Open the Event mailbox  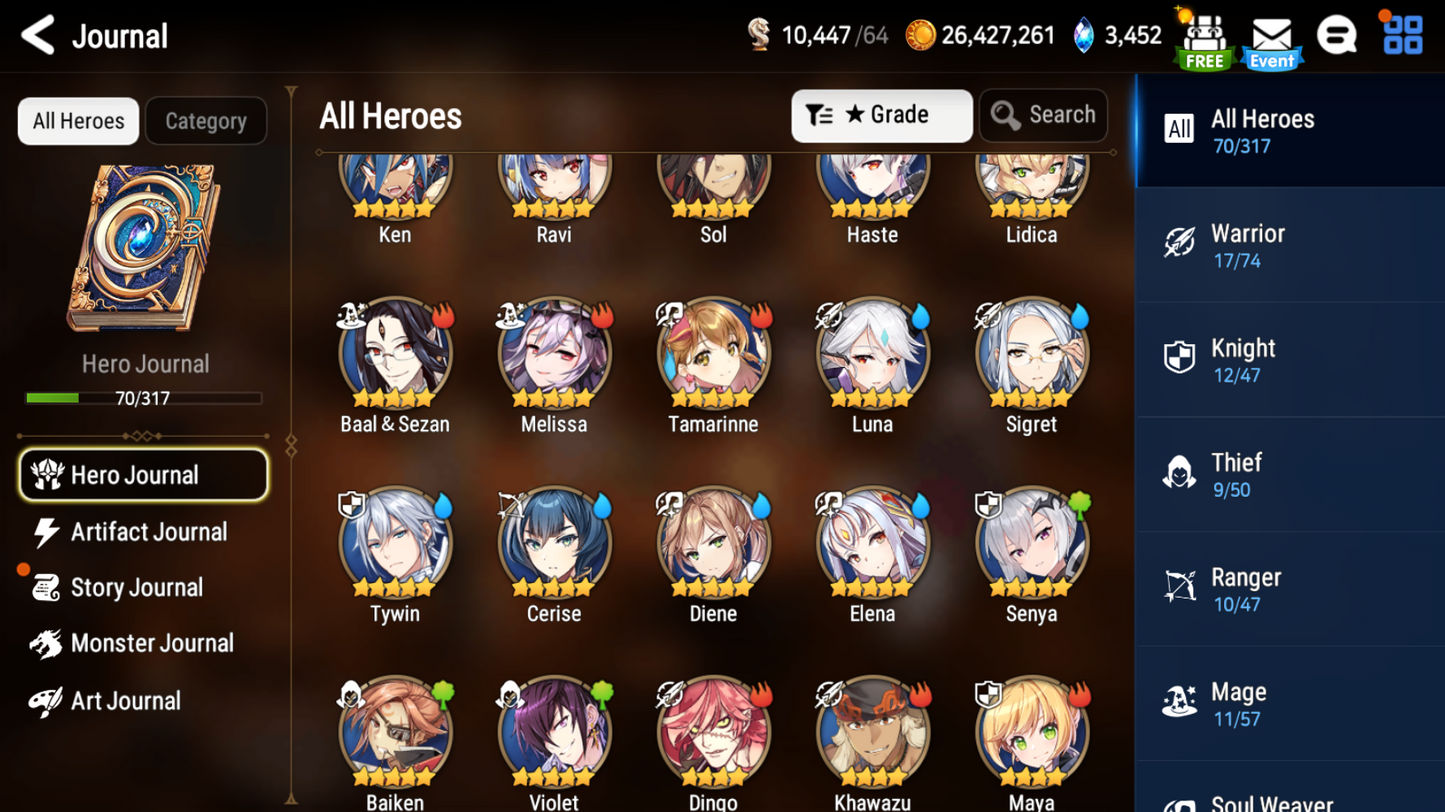(1271, 36)
